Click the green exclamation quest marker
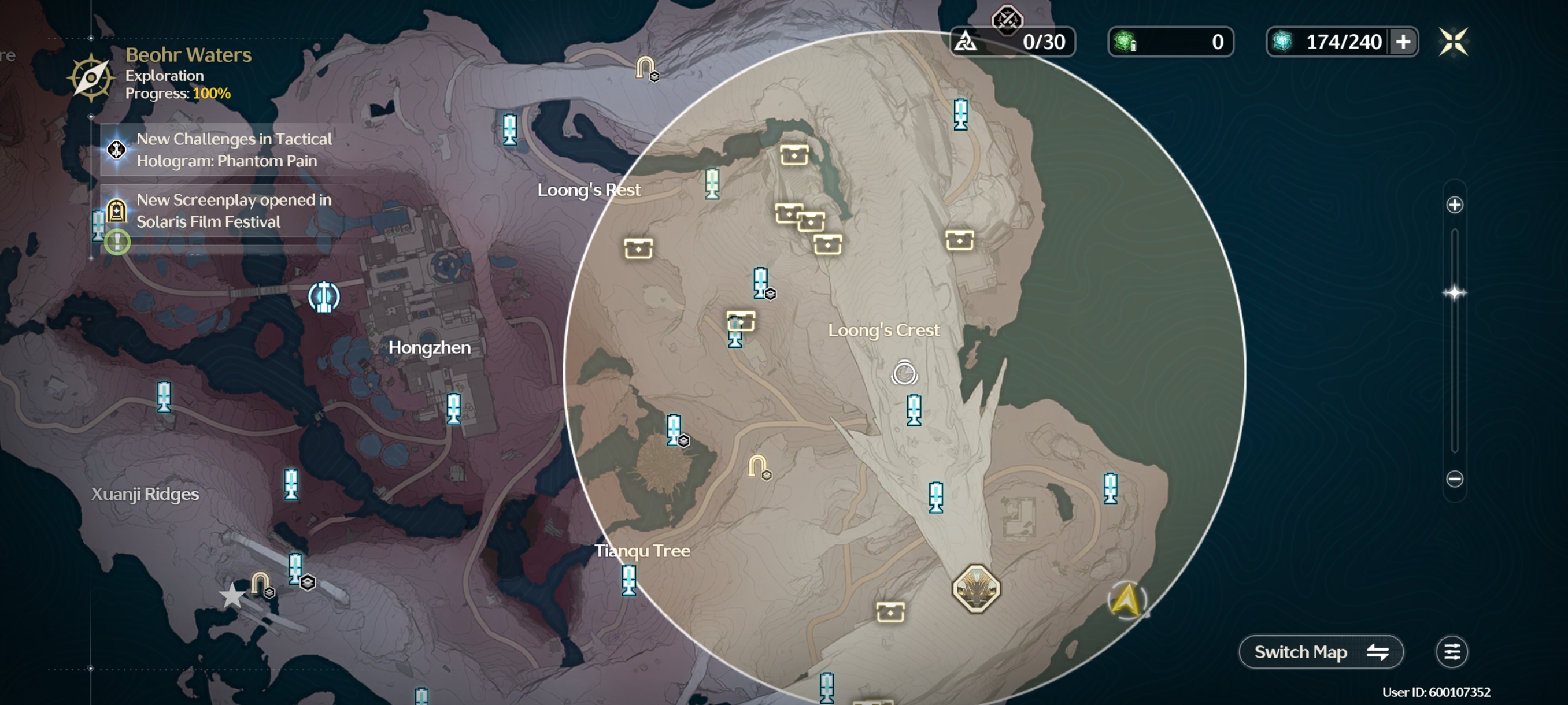 point(117,242)
